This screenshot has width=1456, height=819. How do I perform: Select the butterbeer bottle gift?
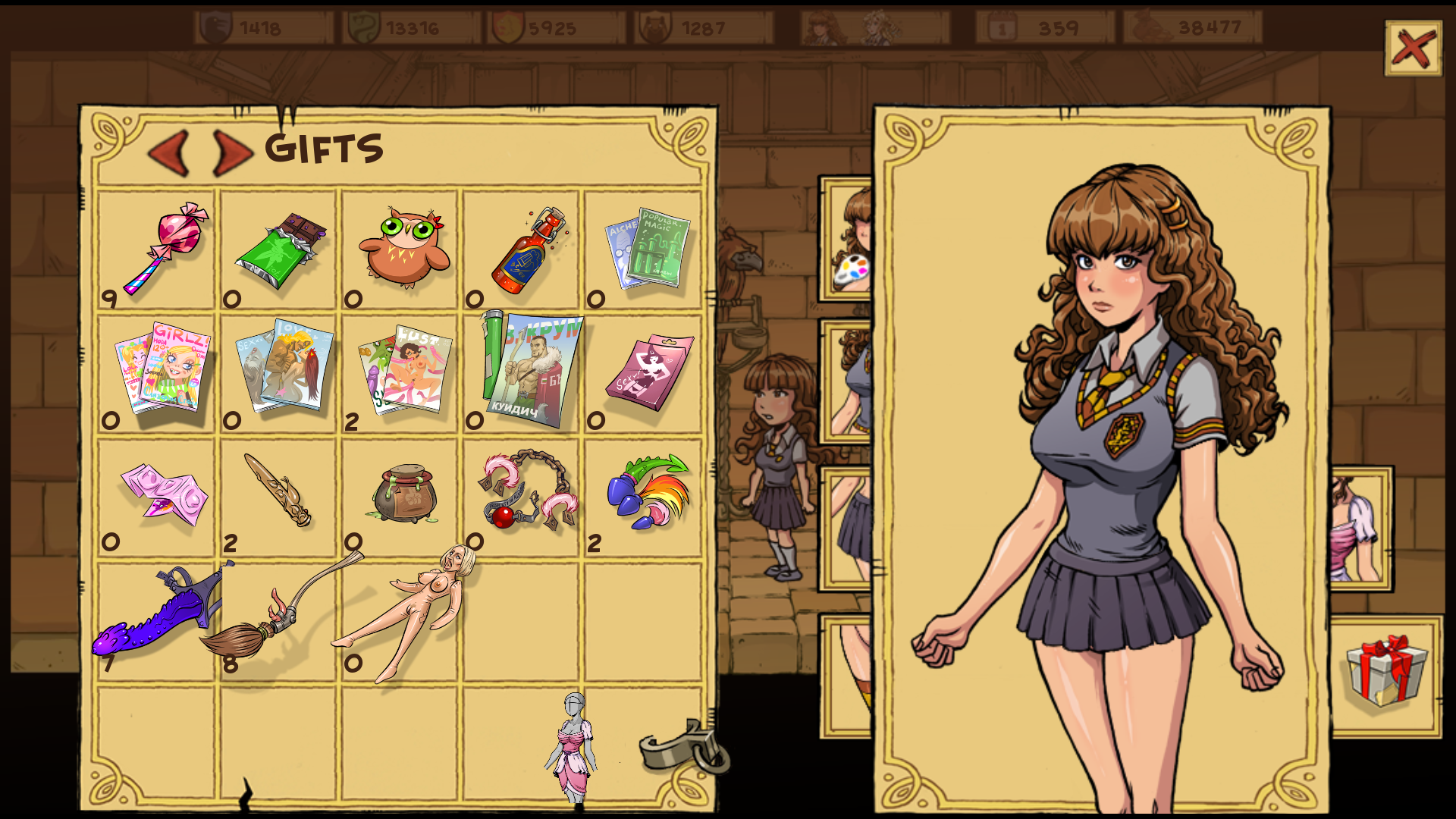[529, 250]
